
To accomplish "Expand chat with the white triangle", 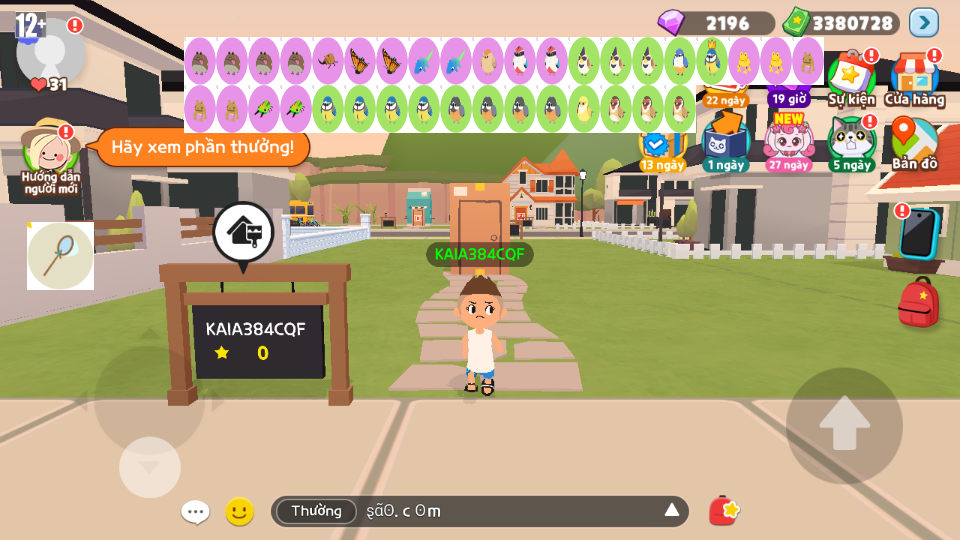I will pyautogui.click(x=672, y=511).
